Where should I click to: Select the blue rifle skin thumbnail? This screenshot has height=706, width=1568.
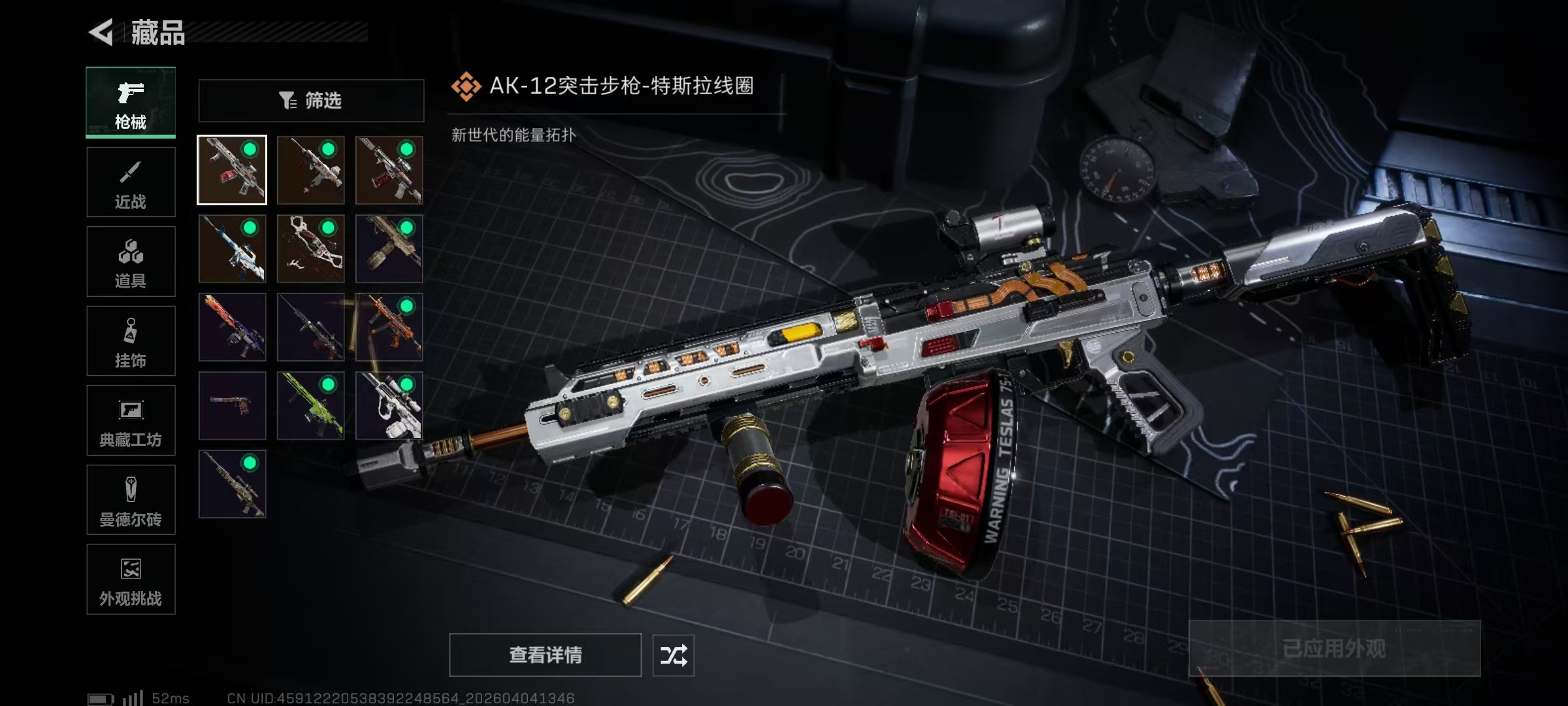(x=233, y=249)
